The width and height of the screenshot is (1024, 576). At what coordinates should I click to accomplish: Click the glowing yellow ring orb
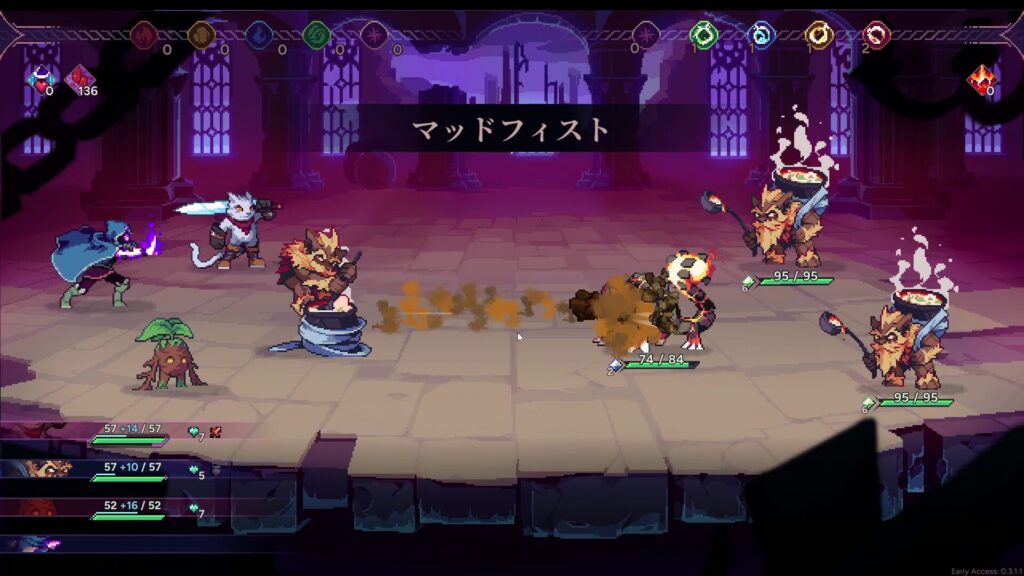click(x=820, y=36)
